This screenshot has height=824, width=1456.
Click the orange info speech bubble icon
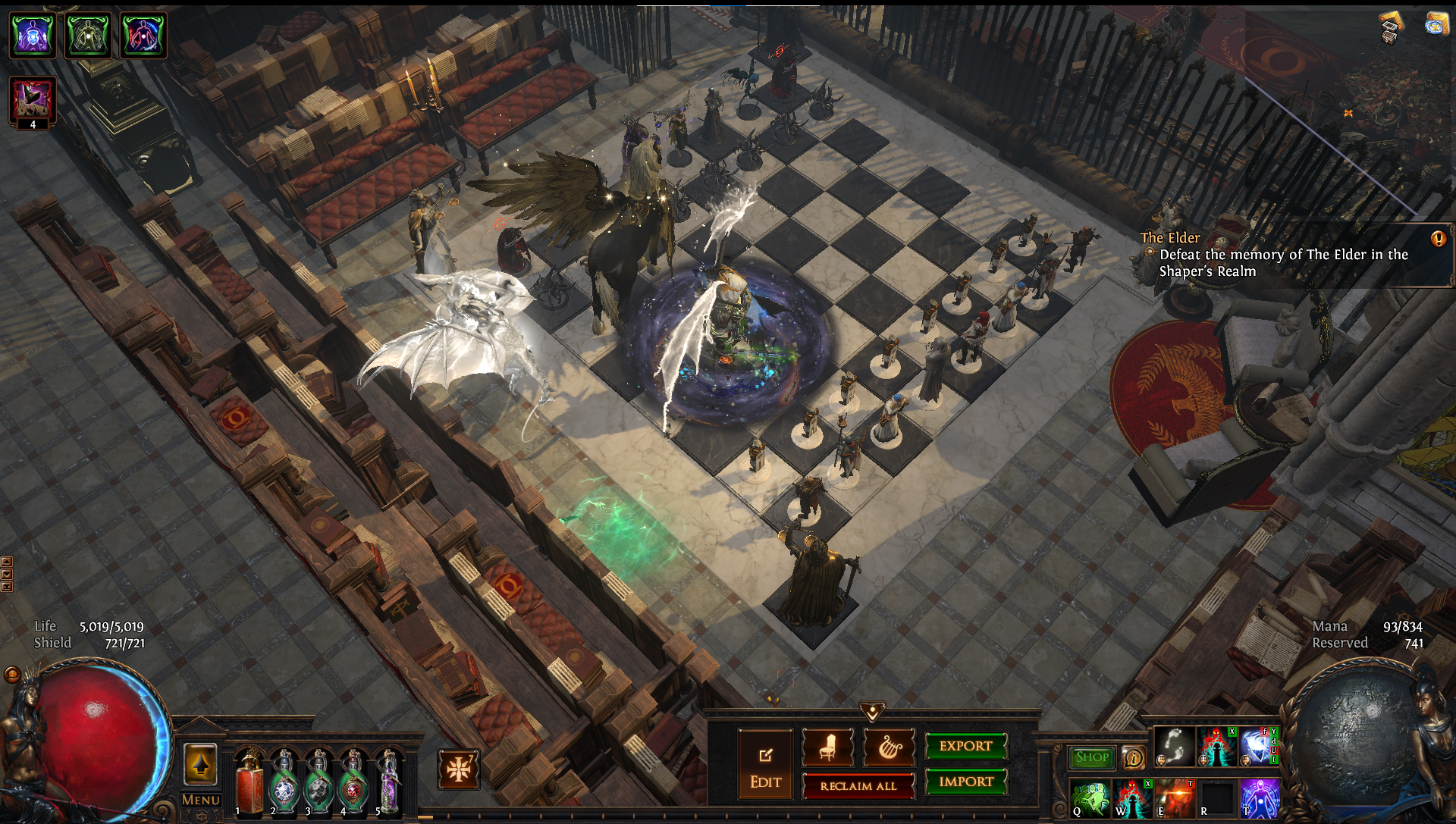tap(1133, 757)
